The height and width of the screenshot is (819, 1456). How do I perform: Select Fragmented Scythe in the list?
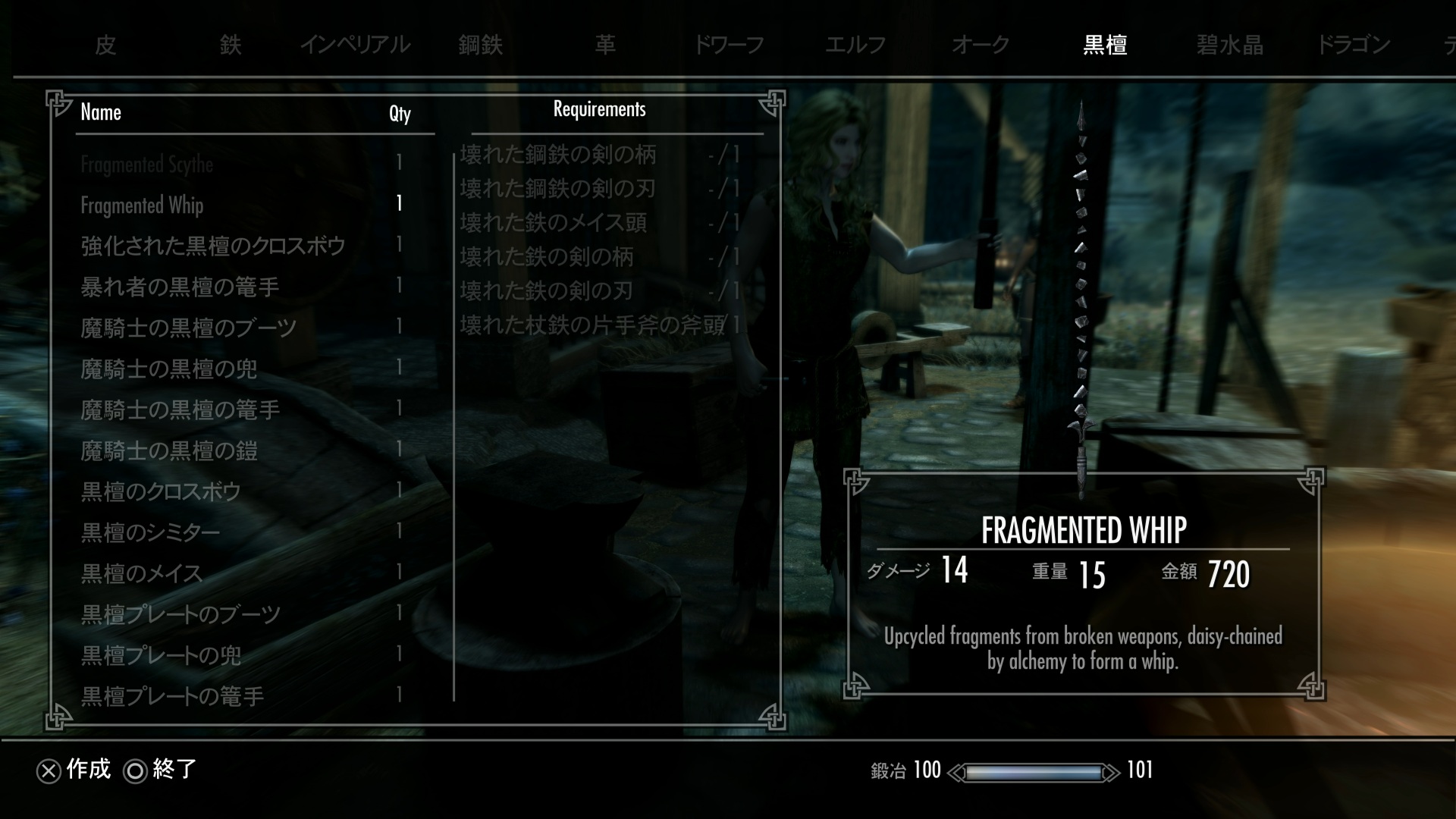pyautogui.click(x=147, y=165)
